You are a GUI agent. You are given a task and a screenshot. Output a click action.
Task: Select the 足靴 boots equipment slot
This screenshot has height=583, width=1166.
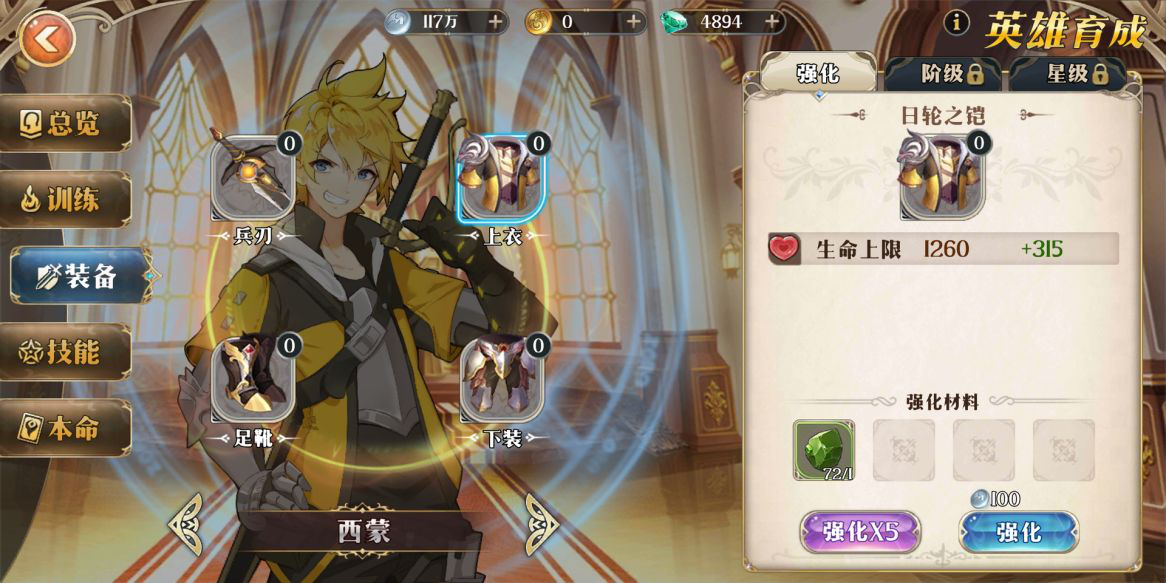click(x=252, y=381)
